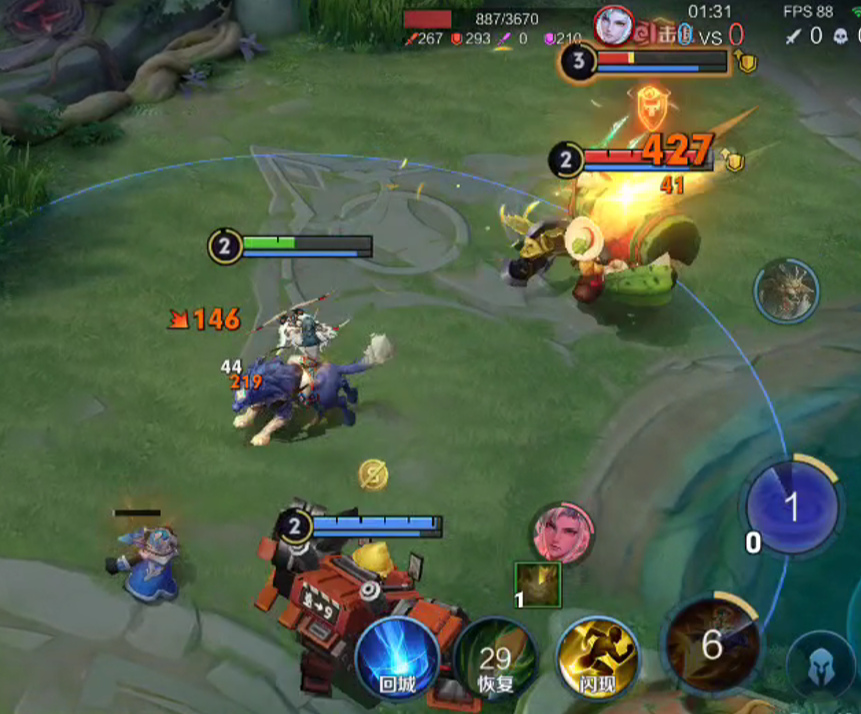This screenshot has height=714, width=861.
Task: Trigger the skill showing cooldown 6
Action: tap(711, 646)
